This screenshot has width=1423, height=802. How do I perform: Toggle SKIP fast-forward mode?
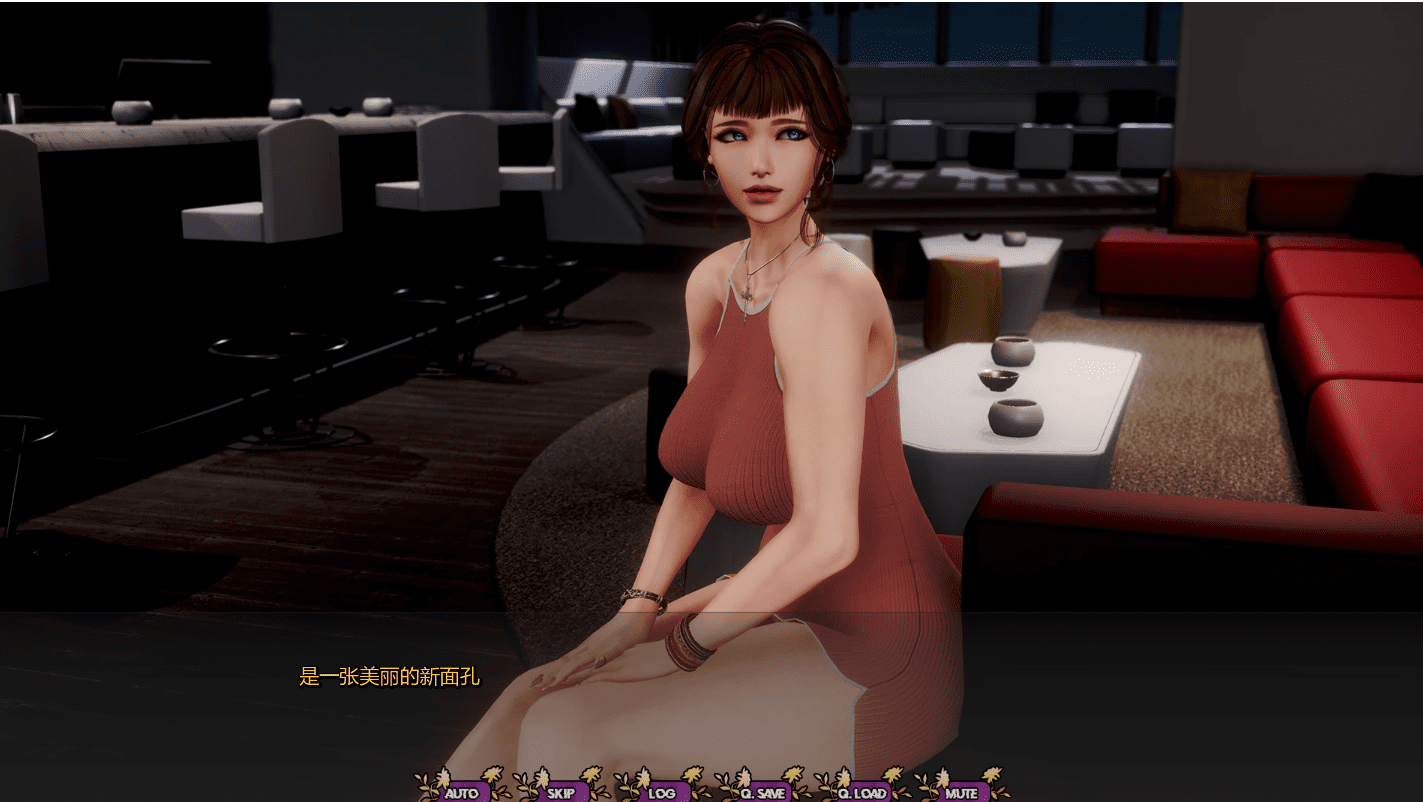(x=562, y=792)
